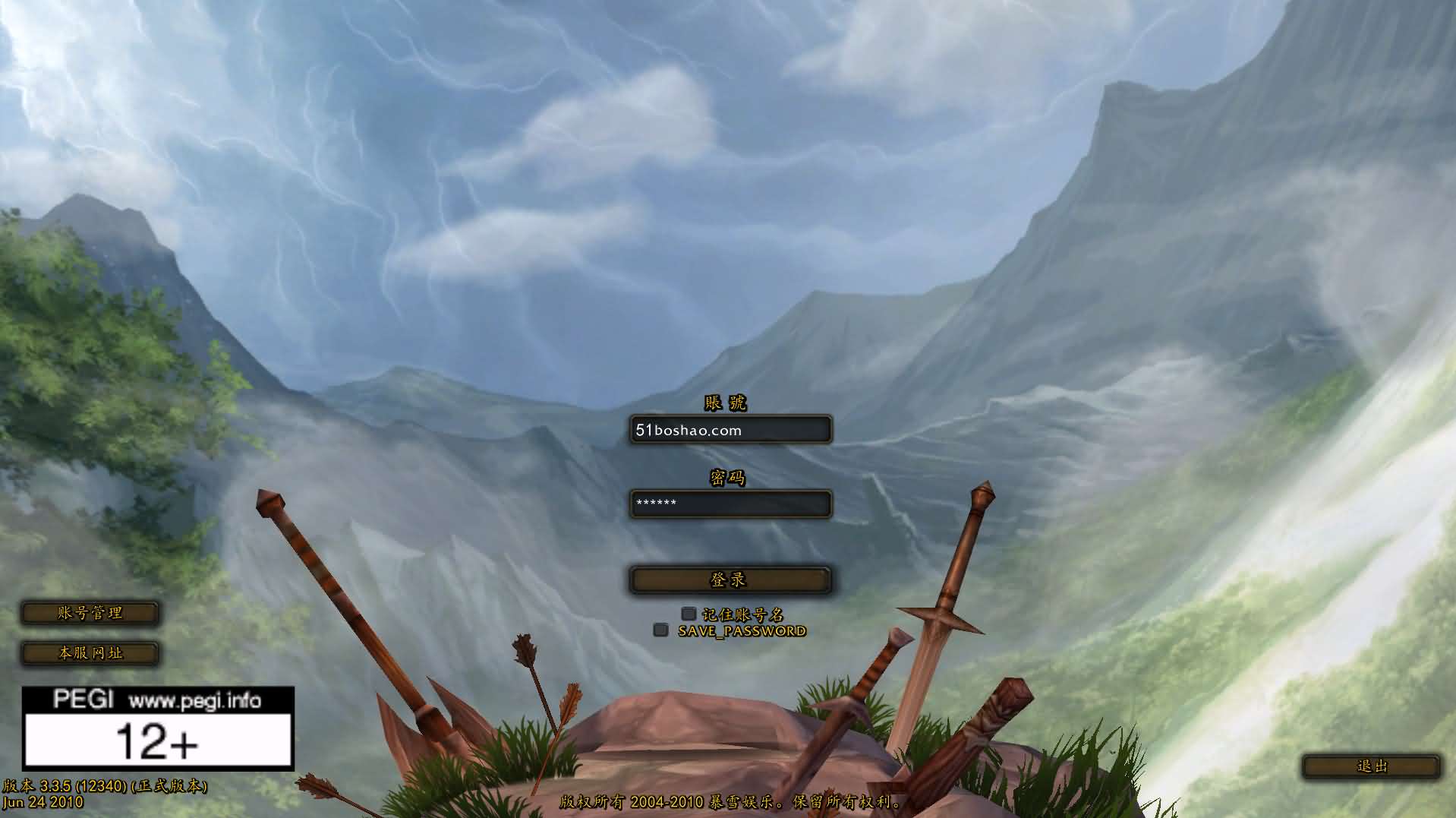Toggle the 记住账号名 remember account checkbox
The image size is (1456, 818).
pos(689,614)
